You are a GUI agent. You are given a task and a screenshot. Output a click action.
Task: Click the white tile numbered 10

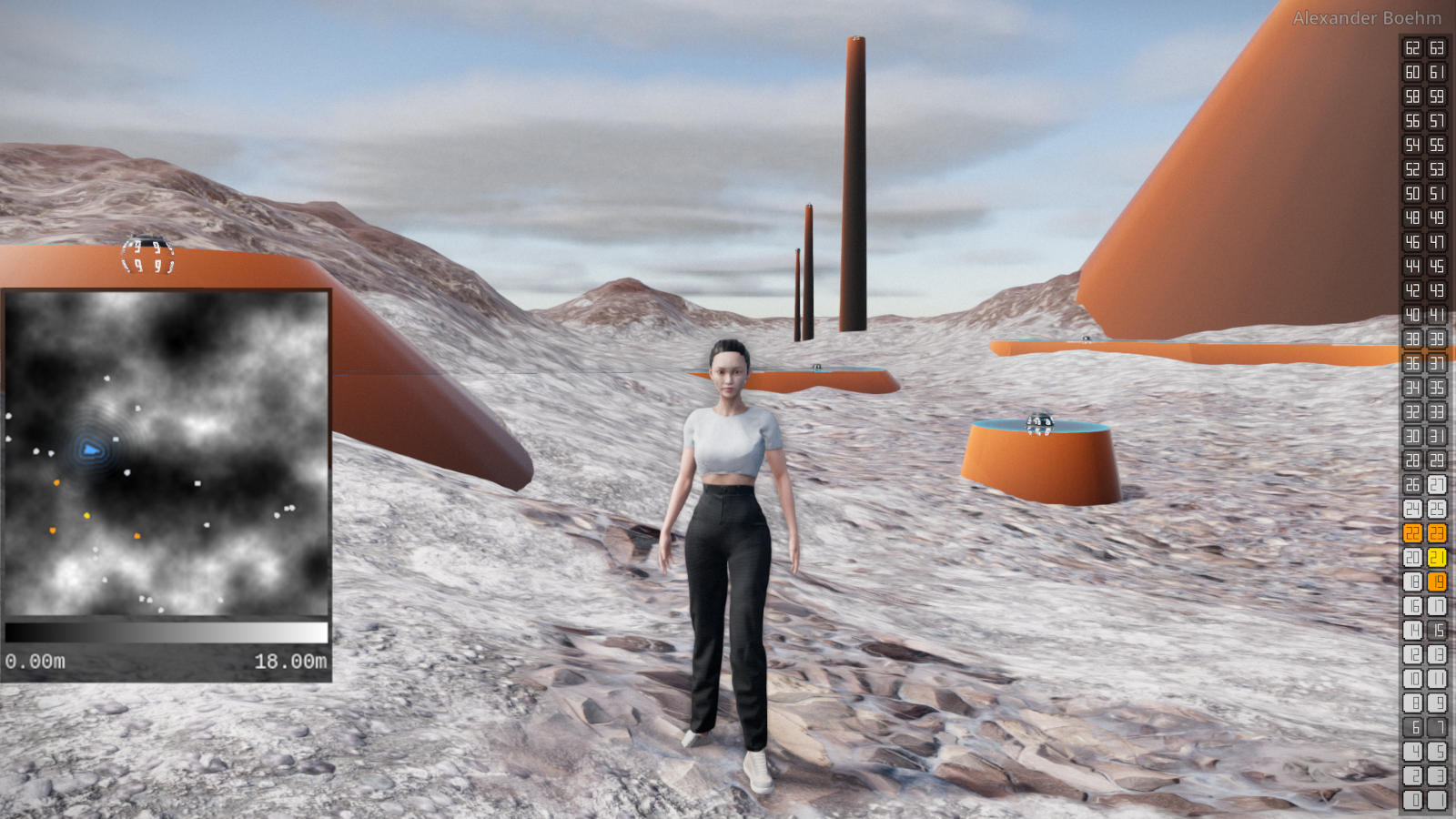coord(1412,679)
